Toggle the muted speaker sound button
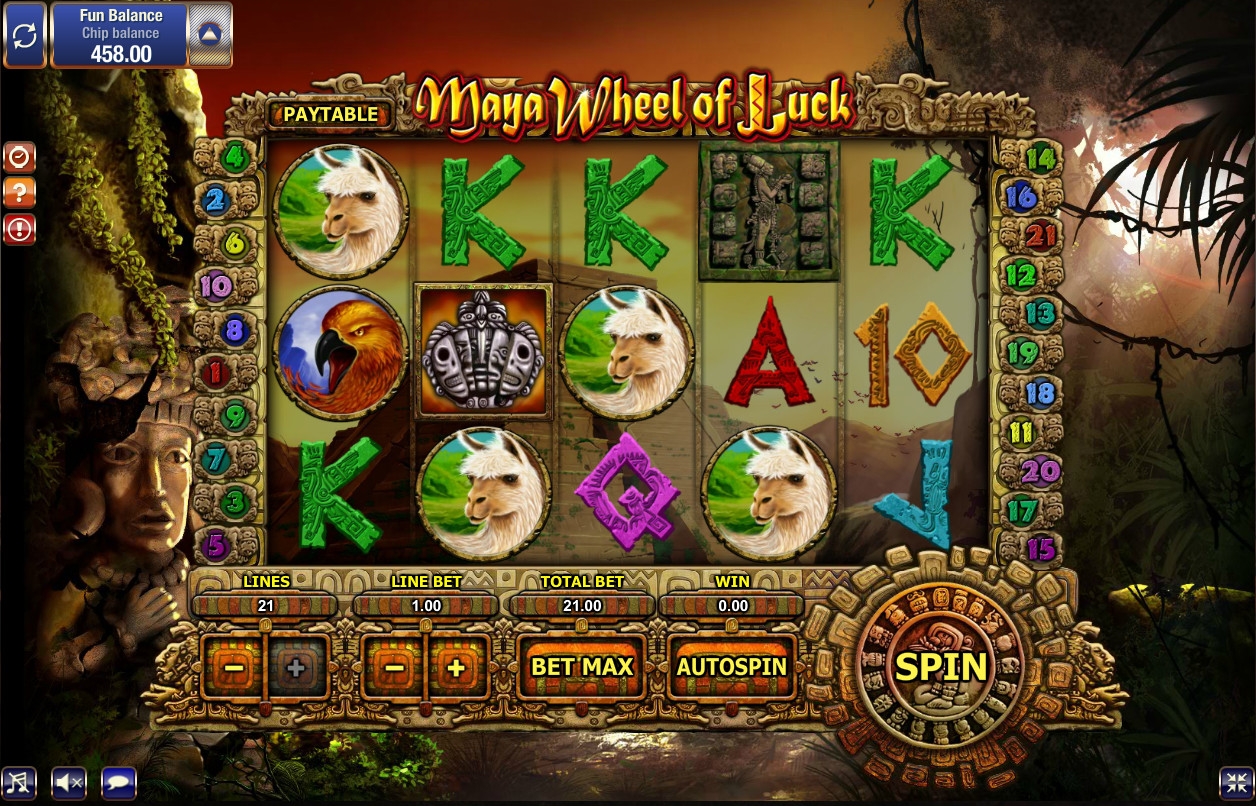 (69, 783)
